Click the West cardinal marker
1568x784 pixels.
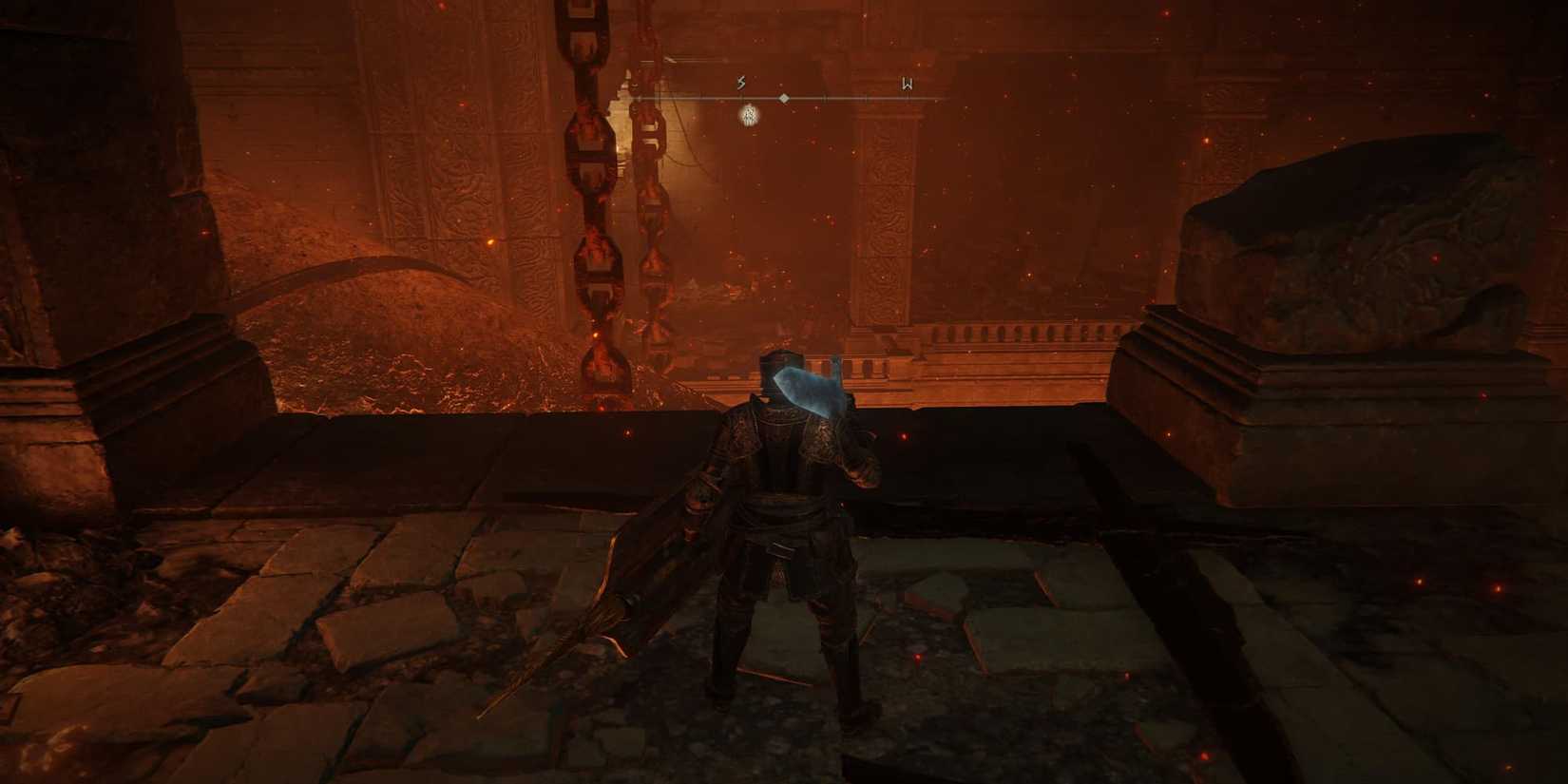pyautogui.click(x=907, y=84)
